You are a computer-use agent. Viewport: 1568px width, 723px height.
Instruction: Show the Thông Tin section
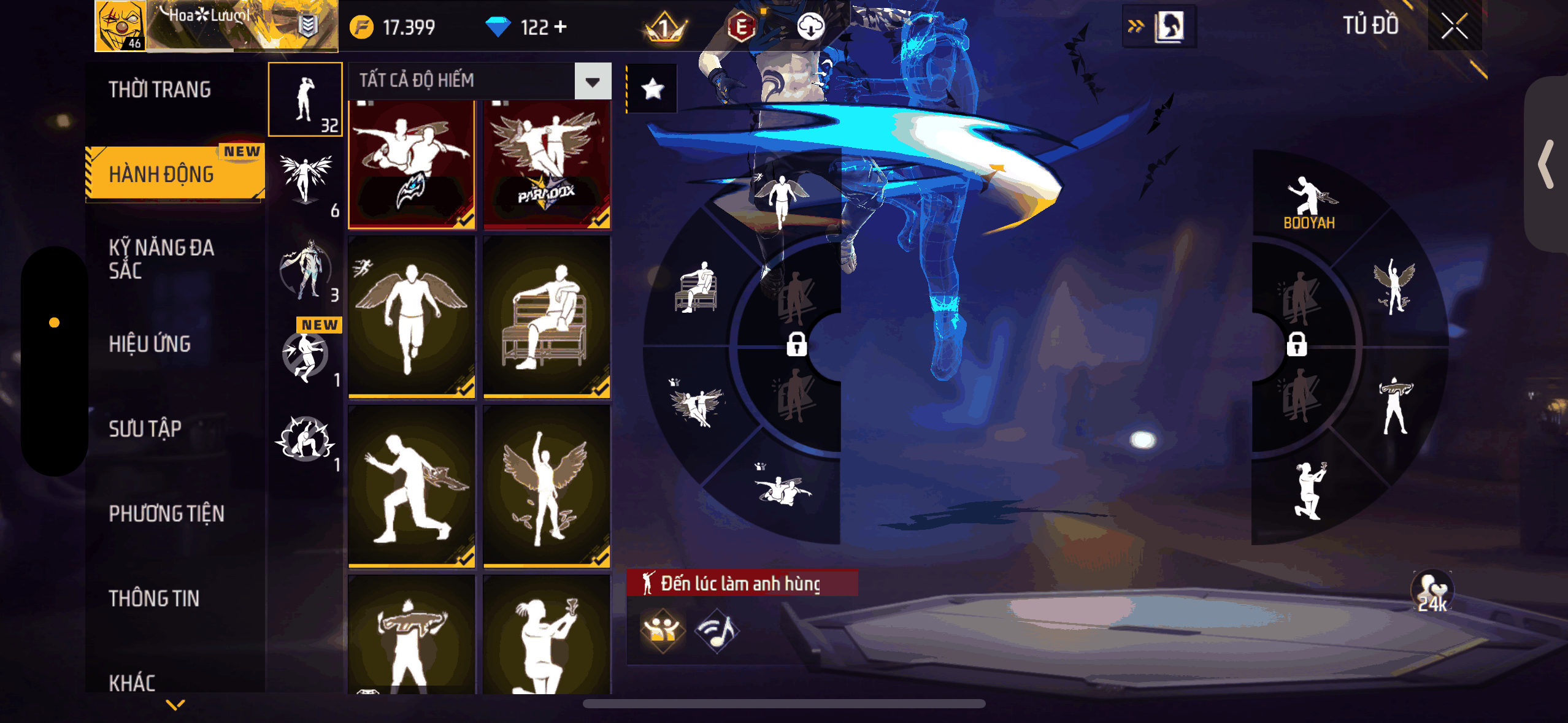(x=154, y=598)
